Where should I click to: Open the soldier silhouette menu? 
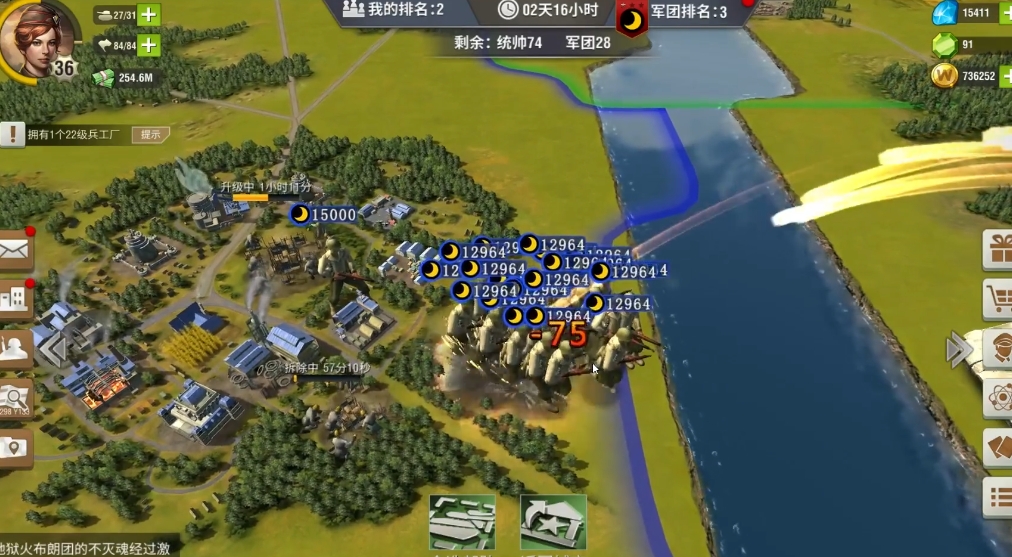[x=15, y=349]
